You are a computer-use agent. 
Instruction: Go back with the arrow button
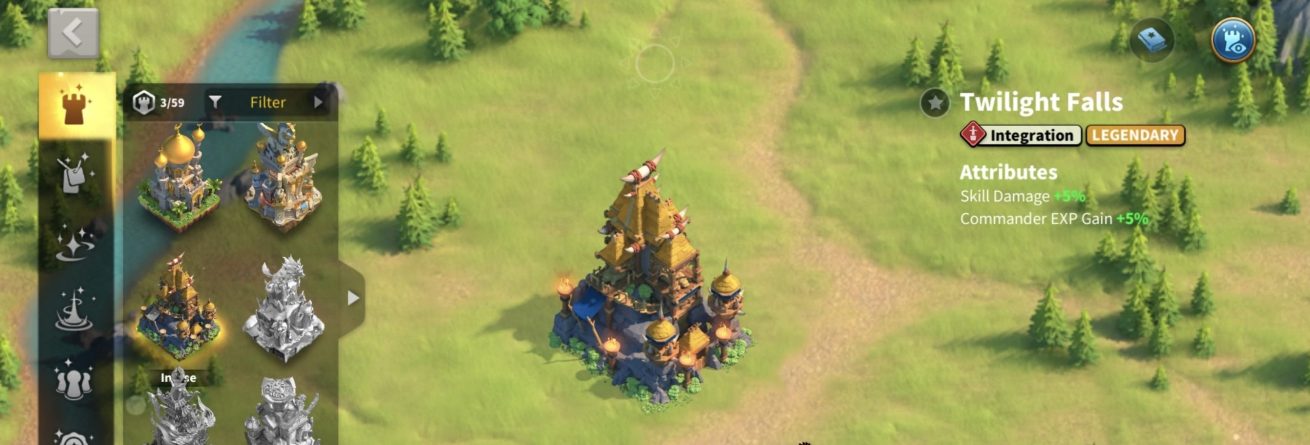click(73, 34)
